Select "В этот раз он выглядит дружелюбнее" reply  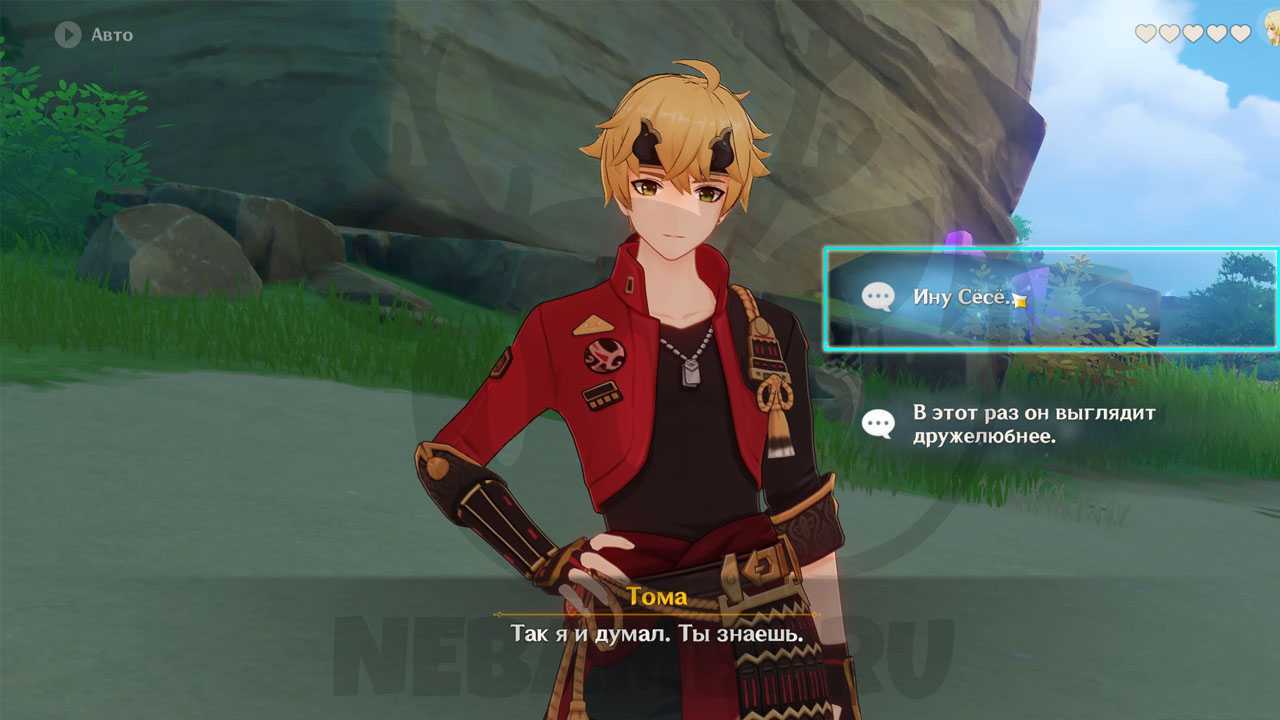pos(1030,424)
